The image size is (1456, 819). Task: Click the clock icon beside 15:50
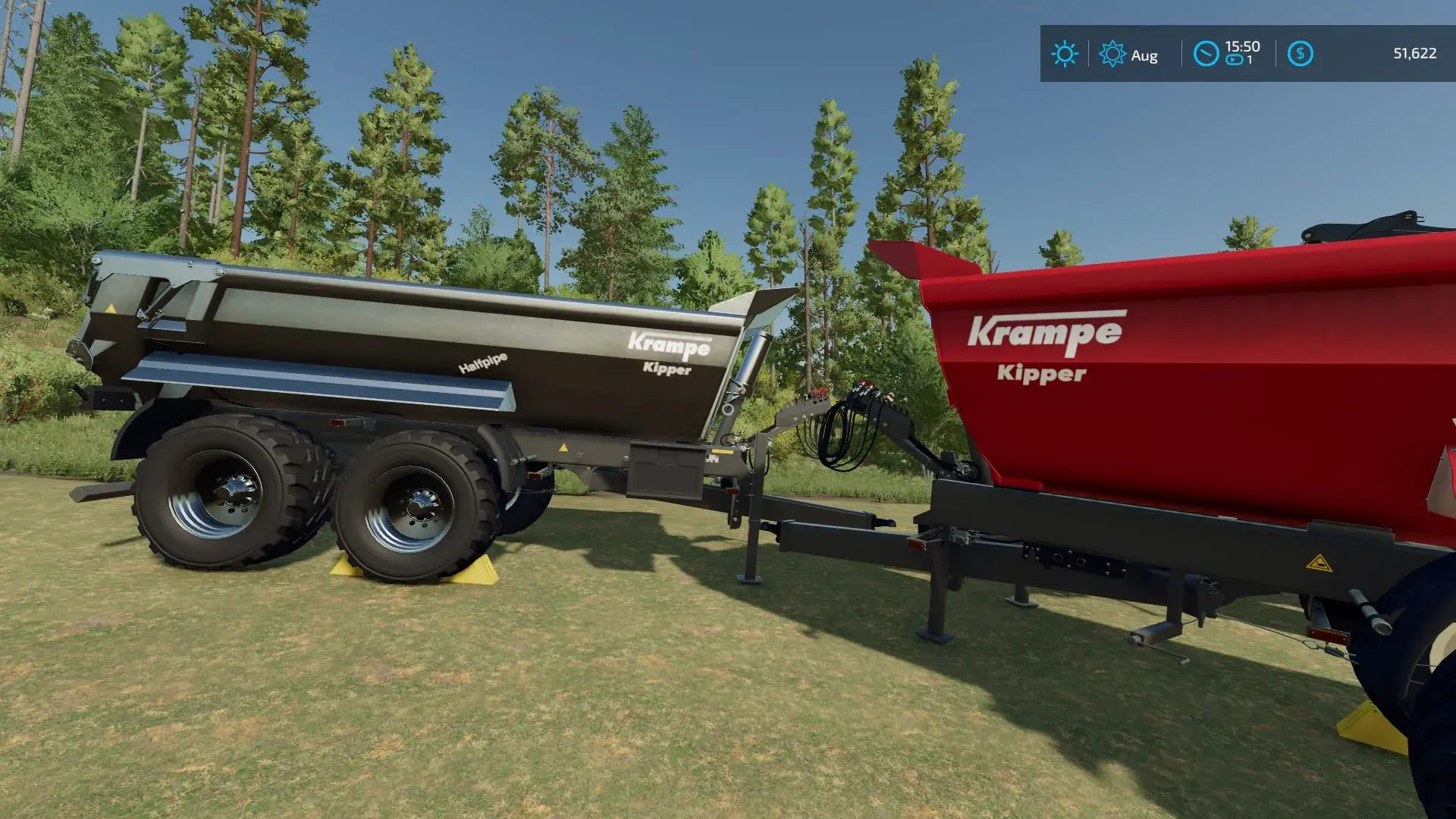click(x=1206, y=54)
